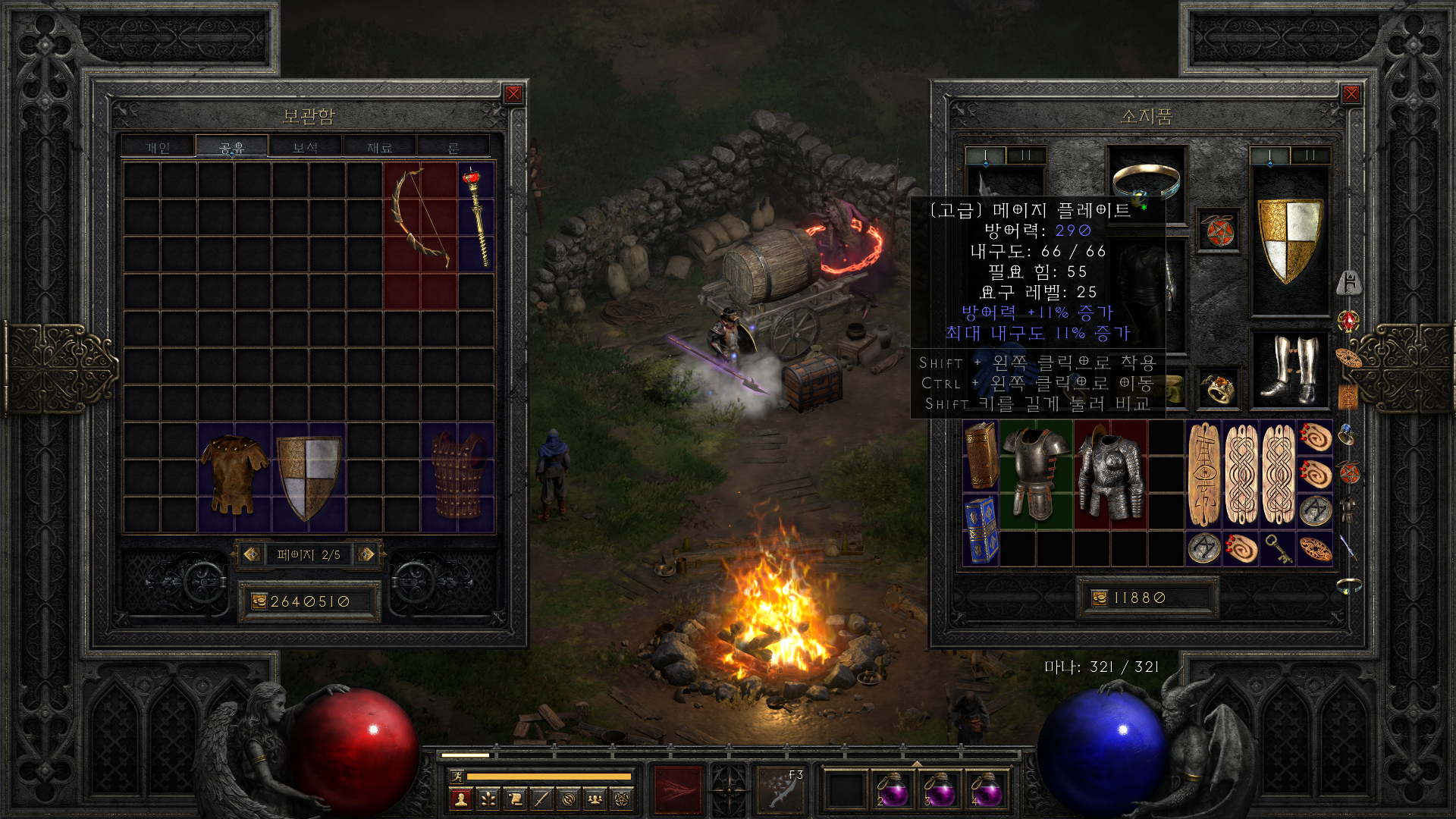Screen dimensions: 1456x819
Task: Click the equipped boots slot
Action: click(x=1289, y=369)
